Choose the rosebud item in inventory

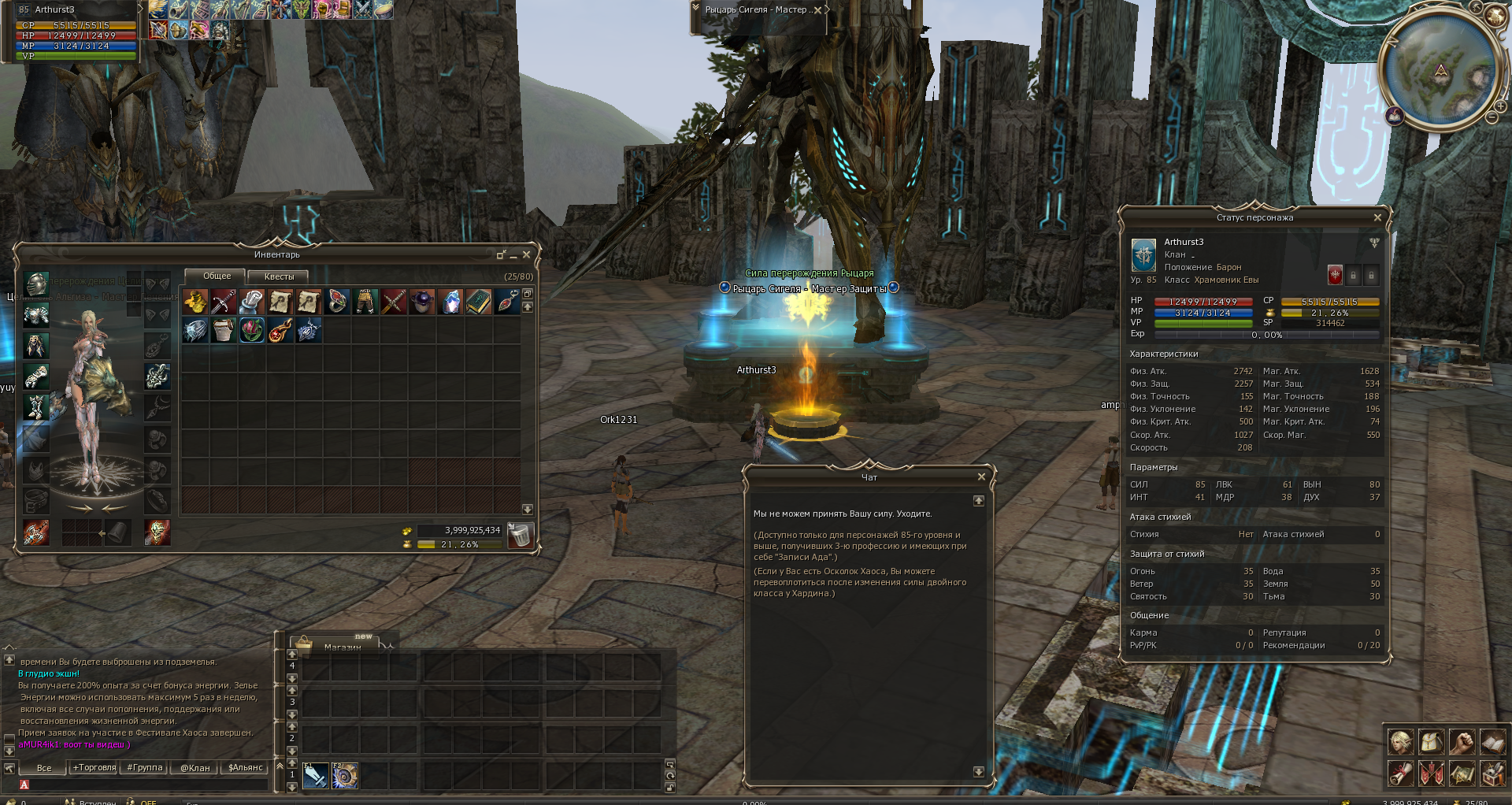(x=252, y=330)
